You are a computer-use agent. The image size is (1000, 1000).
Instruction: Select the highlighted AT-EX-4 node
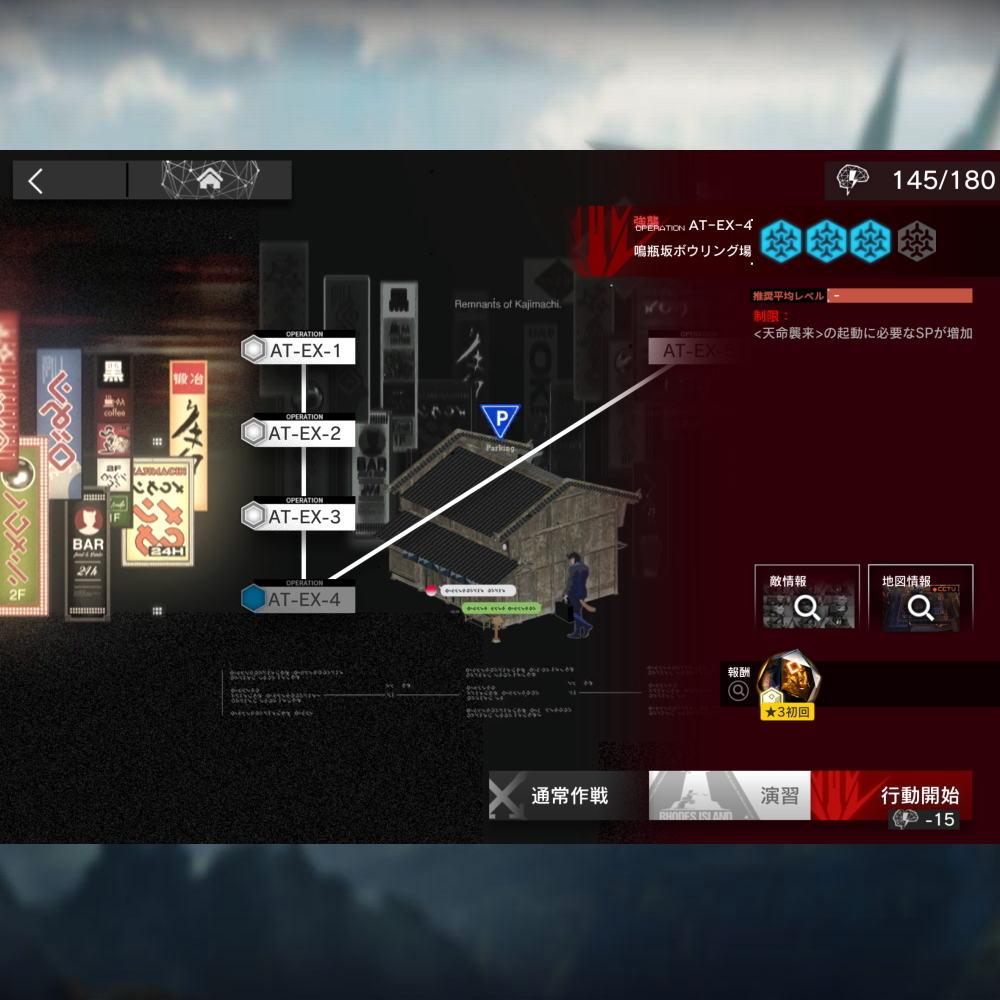tap(299, 599)
